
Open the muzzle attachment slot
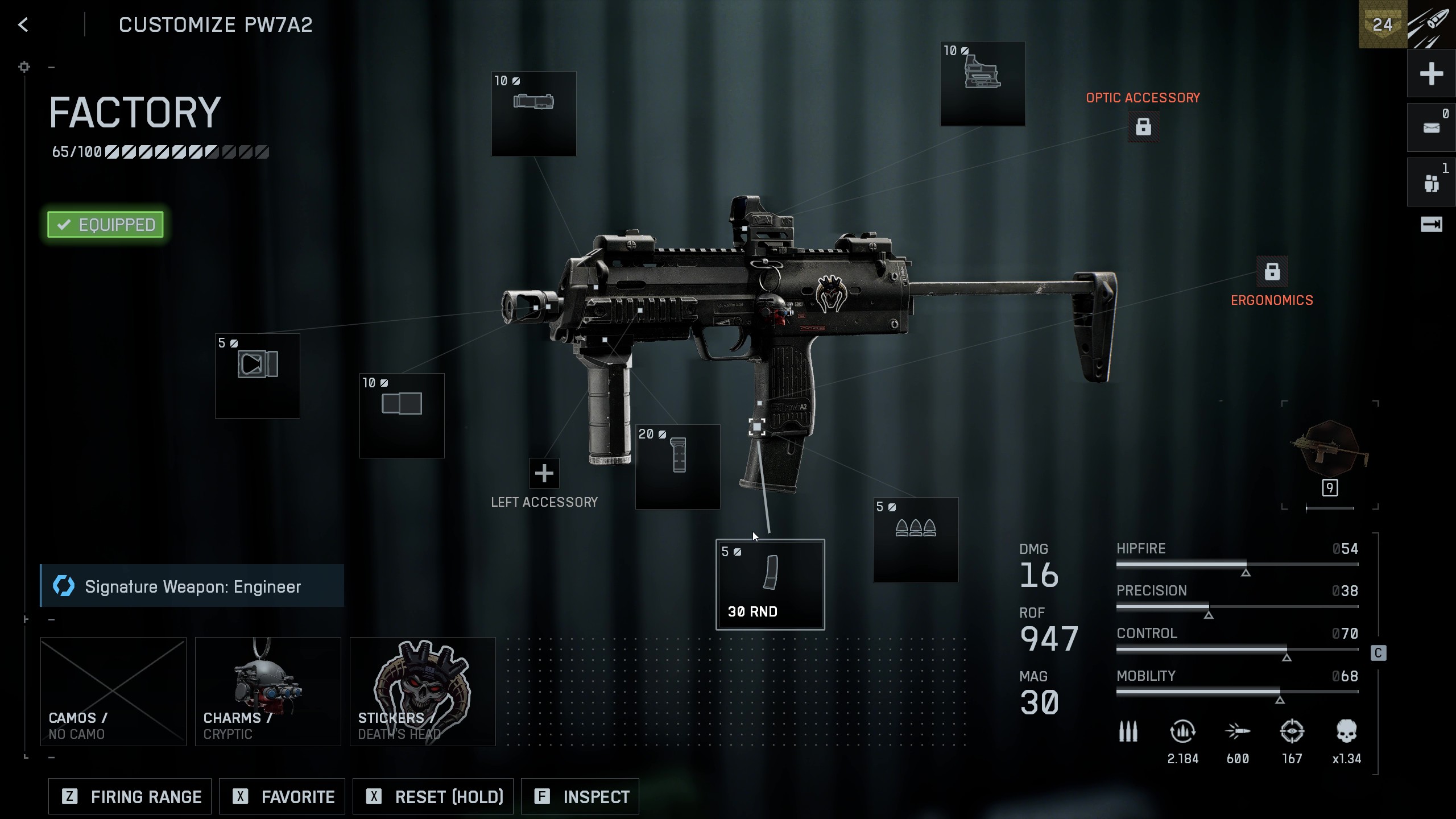(257, 375)
